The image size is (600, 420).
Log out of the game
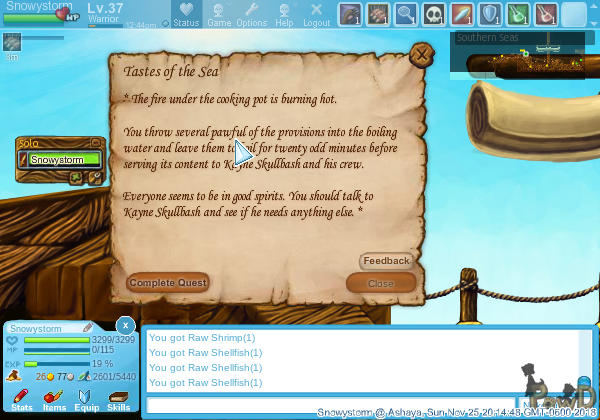316,14
